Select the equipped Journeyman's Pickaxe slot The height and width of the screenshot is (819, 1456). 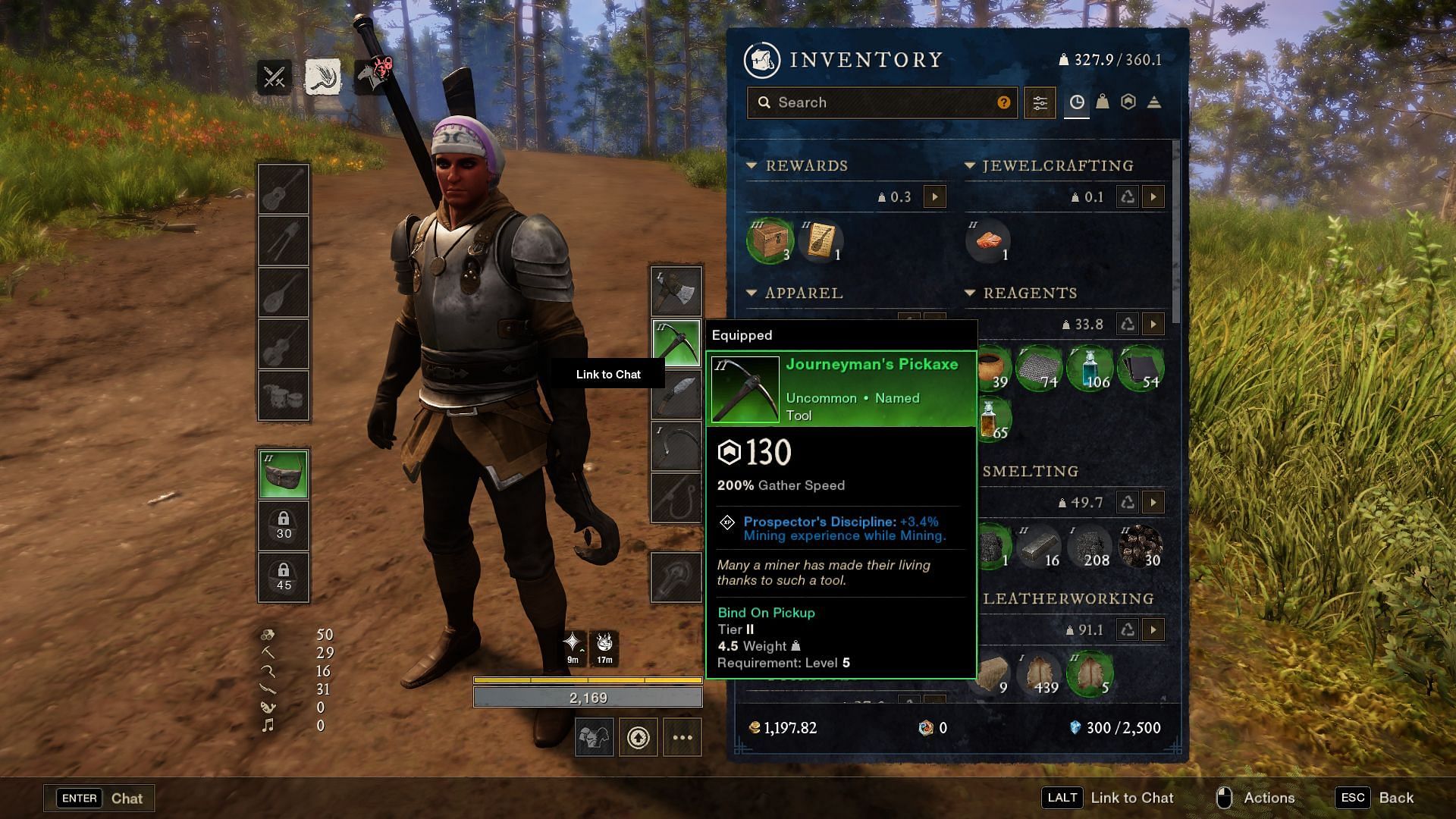[676, 342]
